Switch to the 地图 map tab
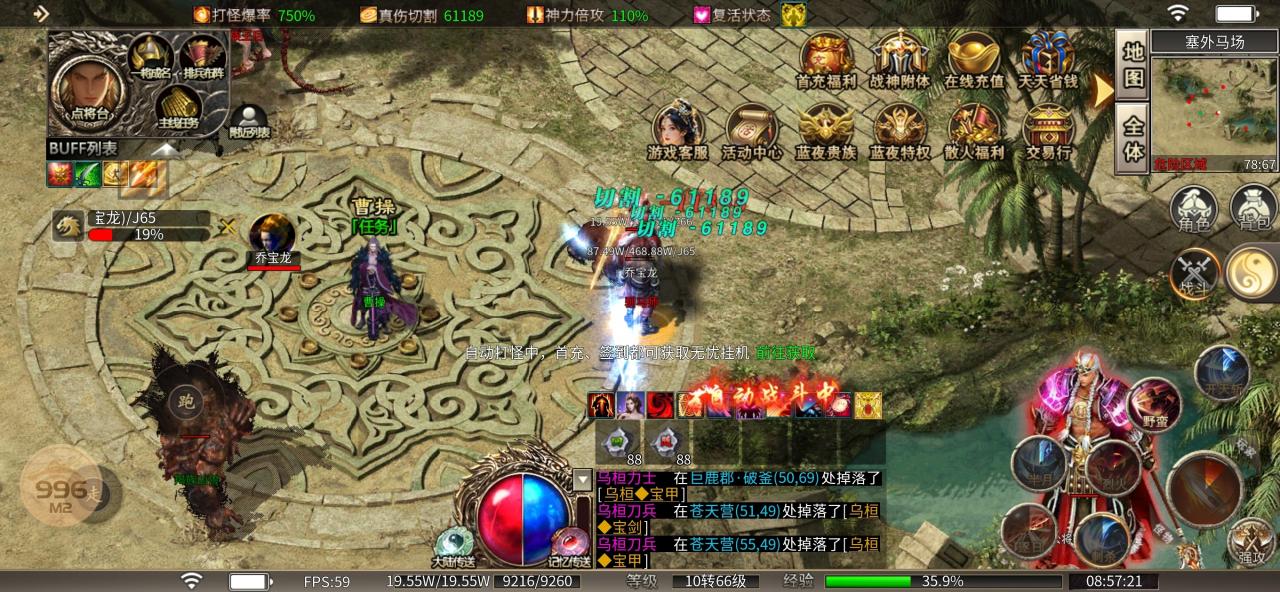The width and height of the screenshot is (1280, 592). tap(1132, 65)
